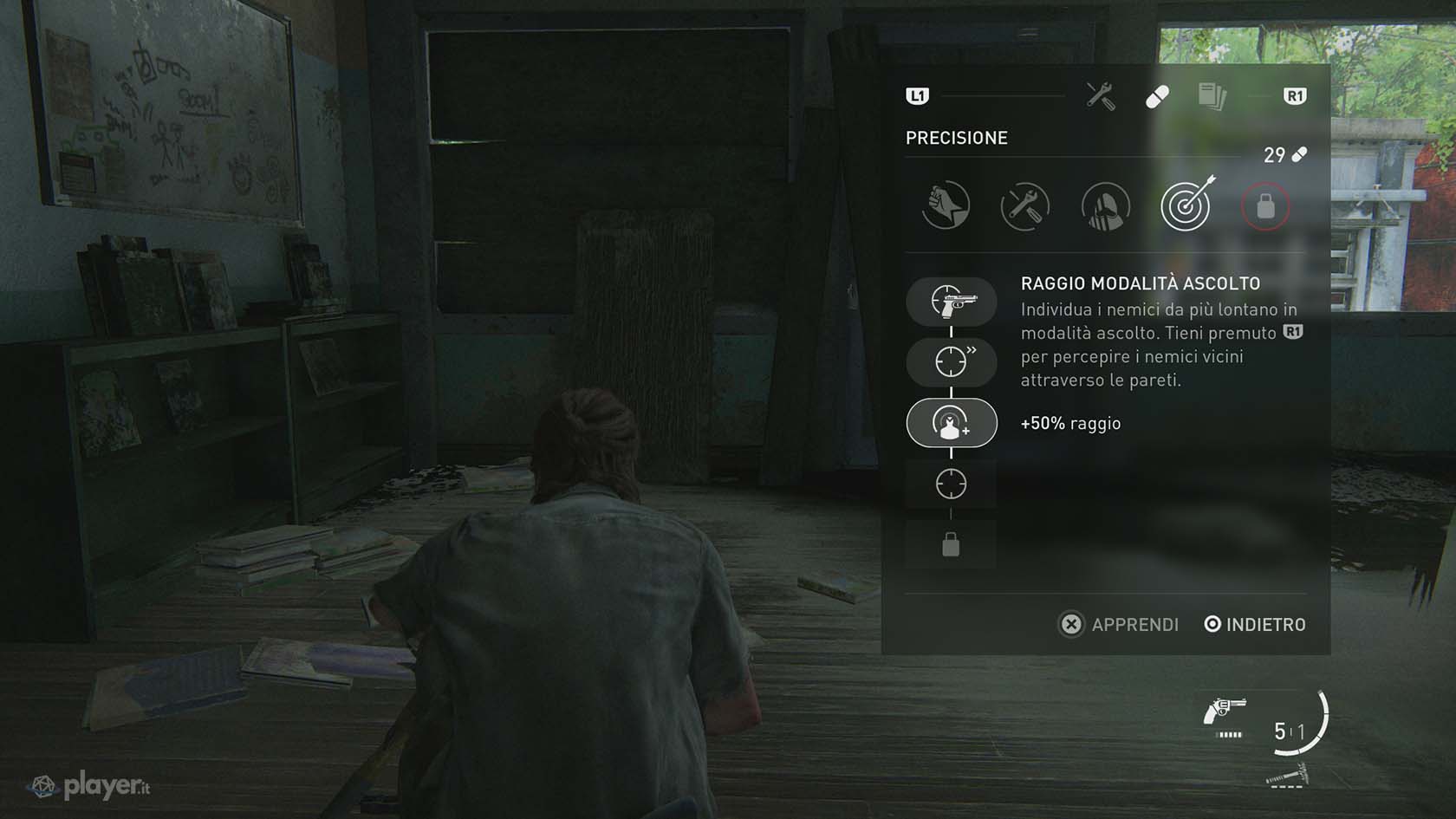Open the target Precisione skill branch
The width and height of the screenshot is (1456, 819).
[x=1186, y=206]
